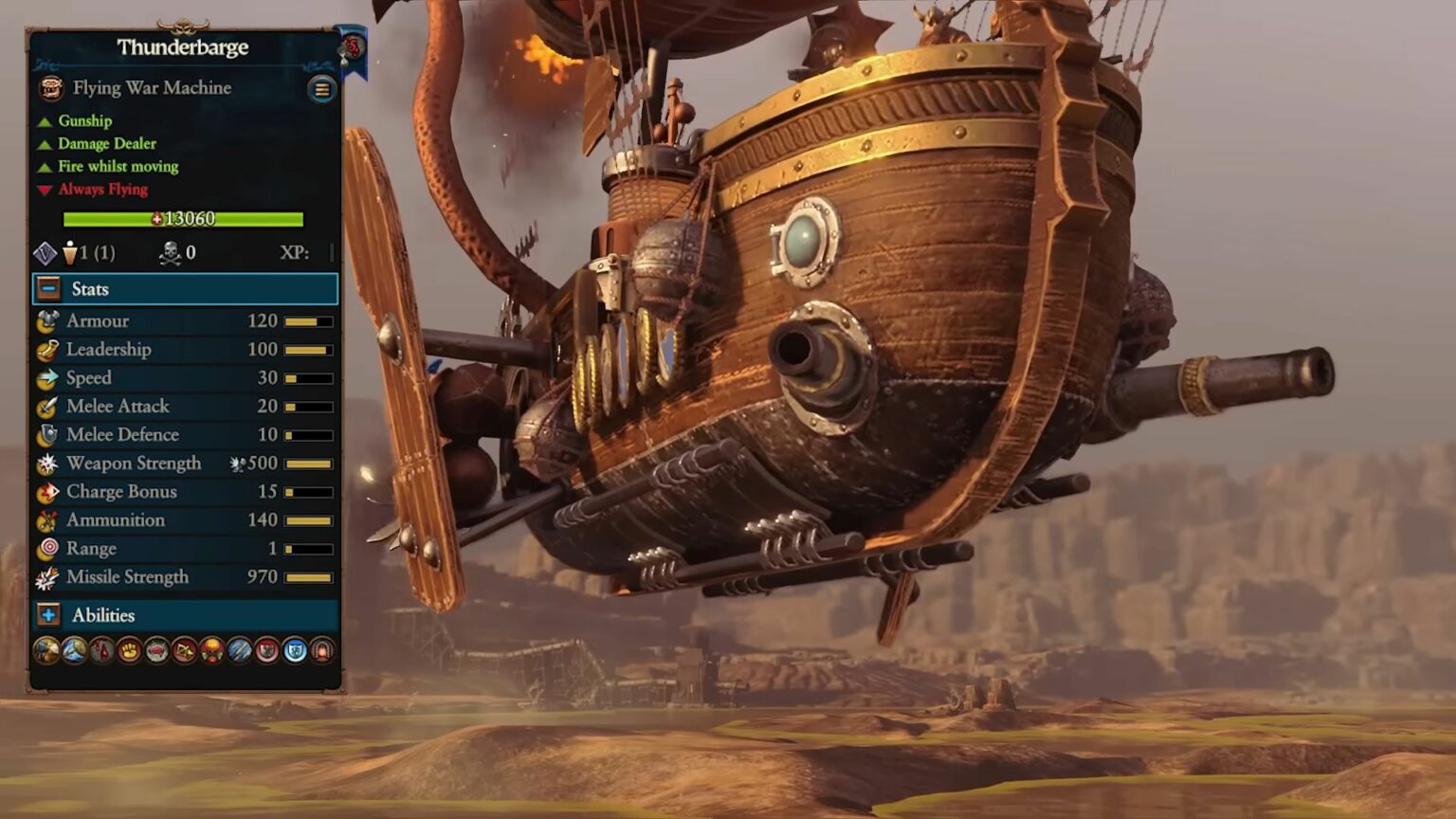Expand the Abilities section
The image size is (1456, 819).
point(49,615)
